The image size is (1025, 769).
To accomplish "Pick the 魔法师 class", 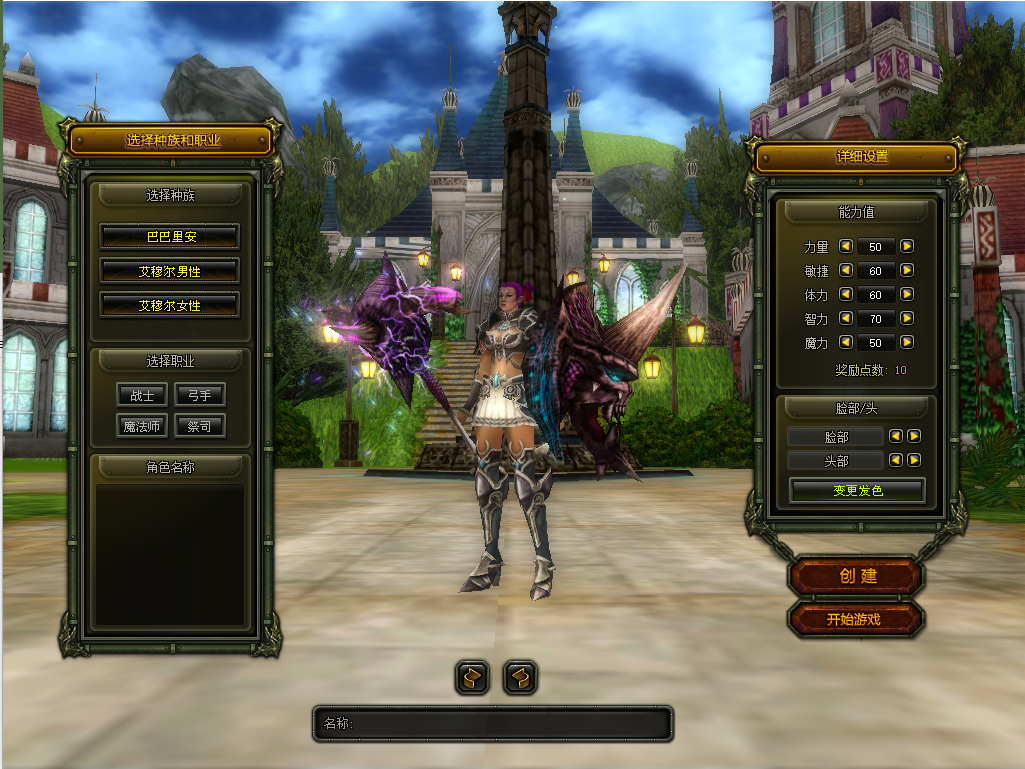I will coord(142,426).
